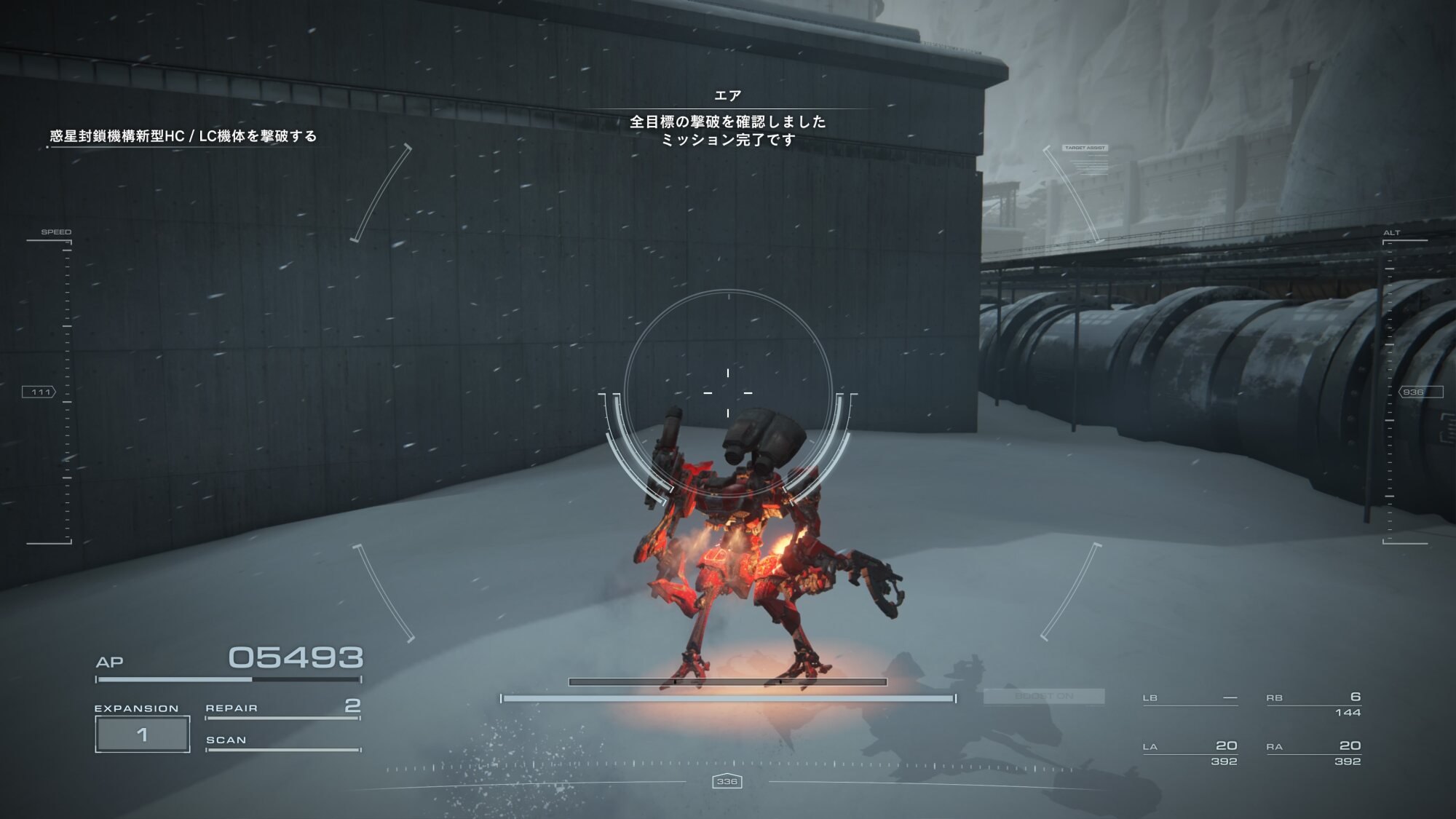The width and height of the screenshot is (1456, 819).
Task: Trigger the Scan gauge
Action: point(282,743)
